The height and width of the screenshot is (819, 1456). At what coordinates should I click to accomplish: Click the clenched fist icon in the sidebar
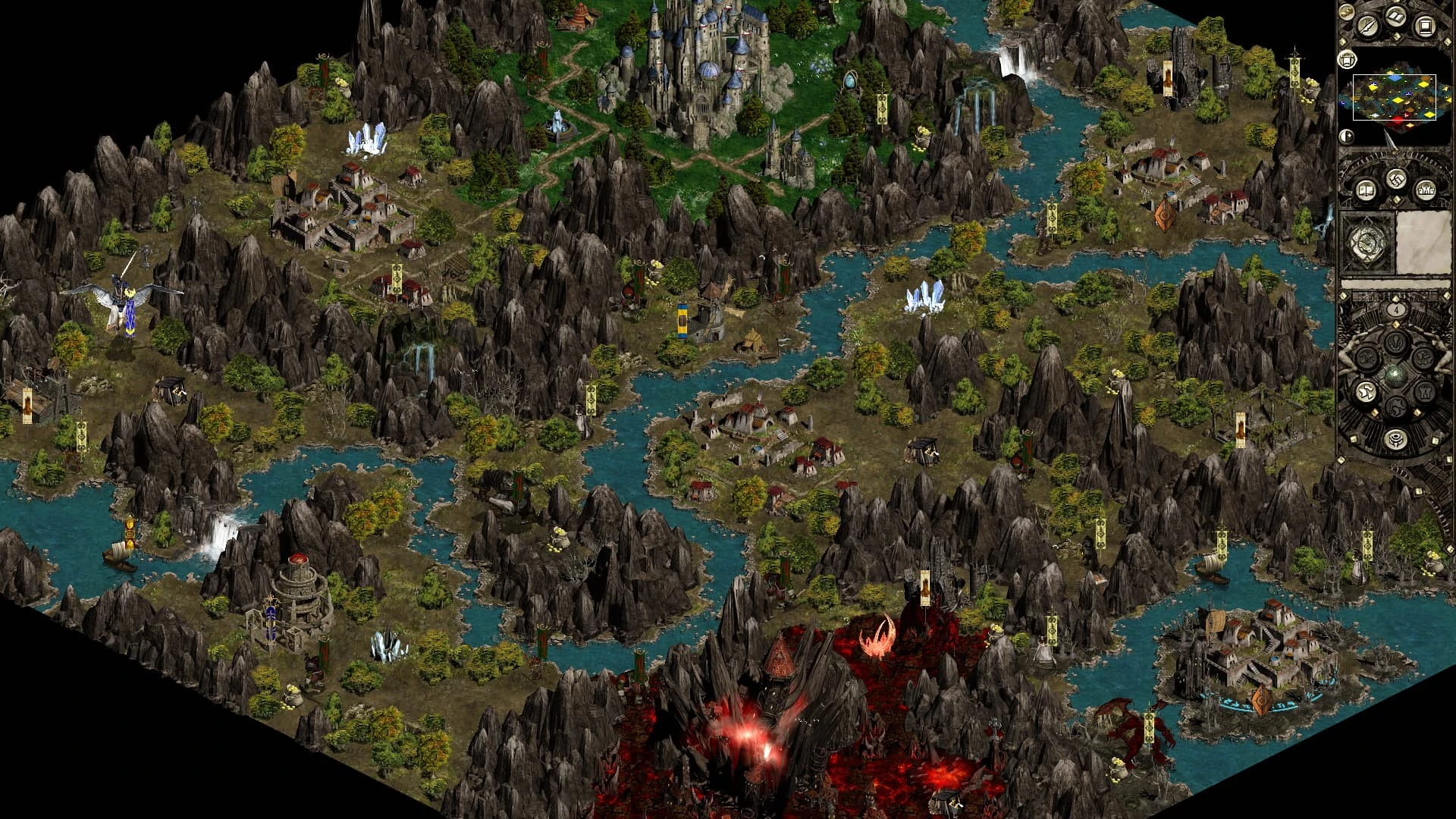1395,180
